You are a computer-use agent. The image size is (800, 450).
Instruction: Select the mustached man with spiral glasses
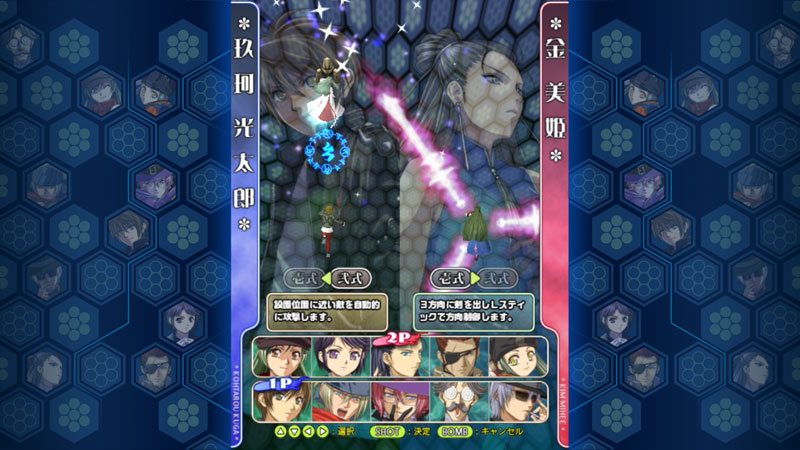coord(455,401)
